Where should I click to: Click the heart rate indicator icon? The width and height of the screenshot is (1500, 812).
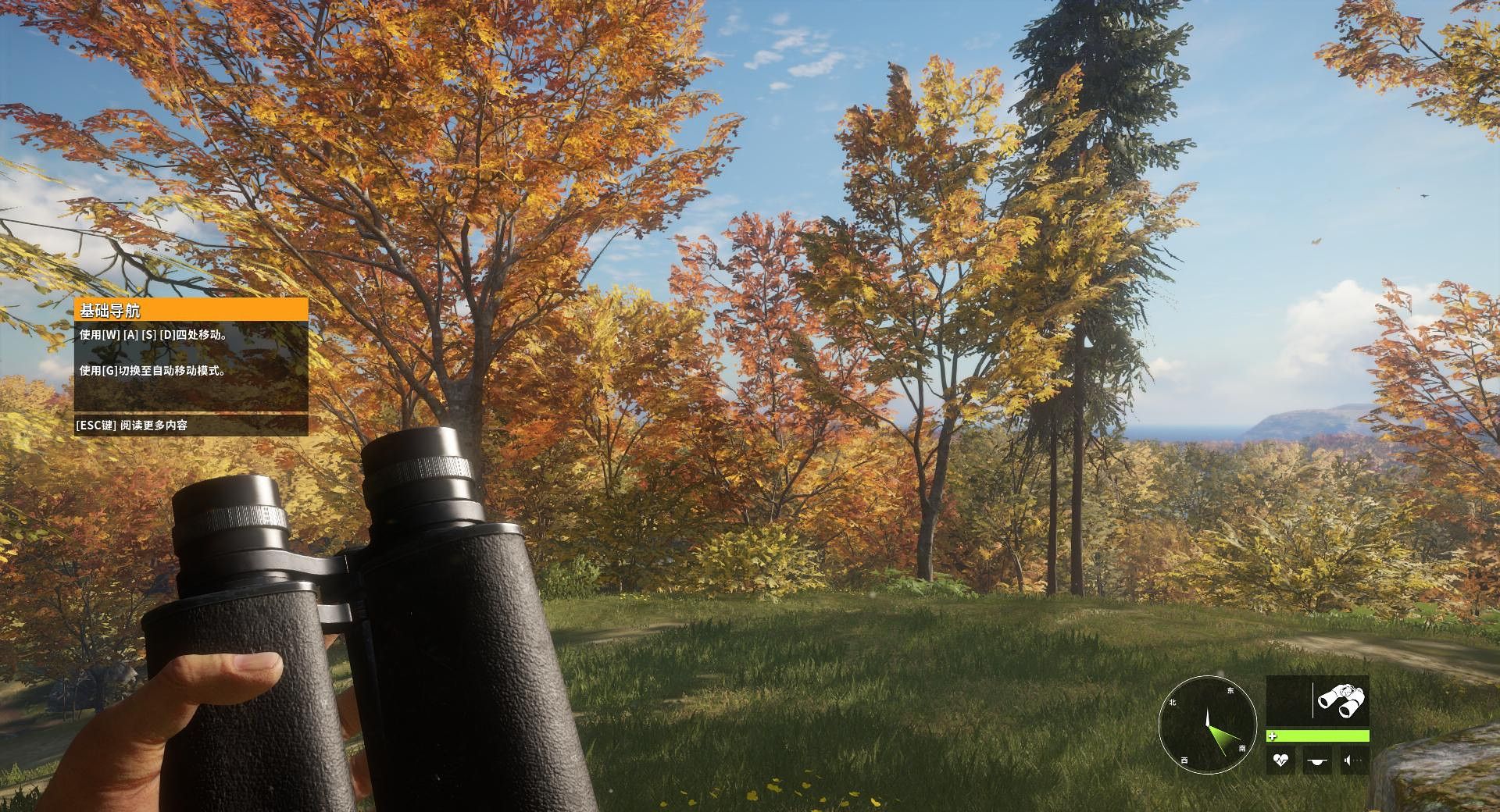tap(1280, 760)
